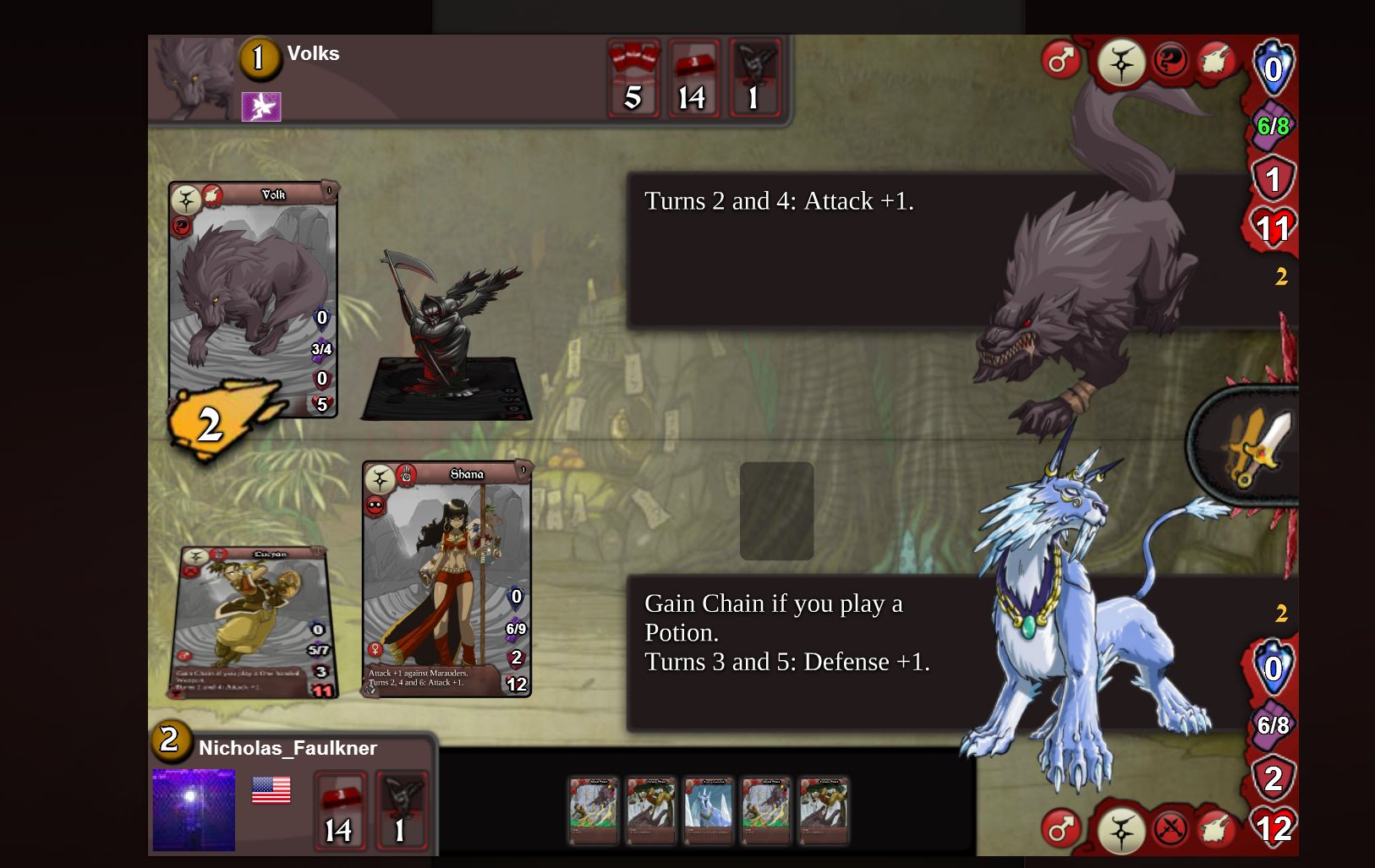Image resolution: width=1375 pixels, height=868 pixels.
Task: Choose the tilted shield warrior card beside Shana
Action: (x=255, y=623)
